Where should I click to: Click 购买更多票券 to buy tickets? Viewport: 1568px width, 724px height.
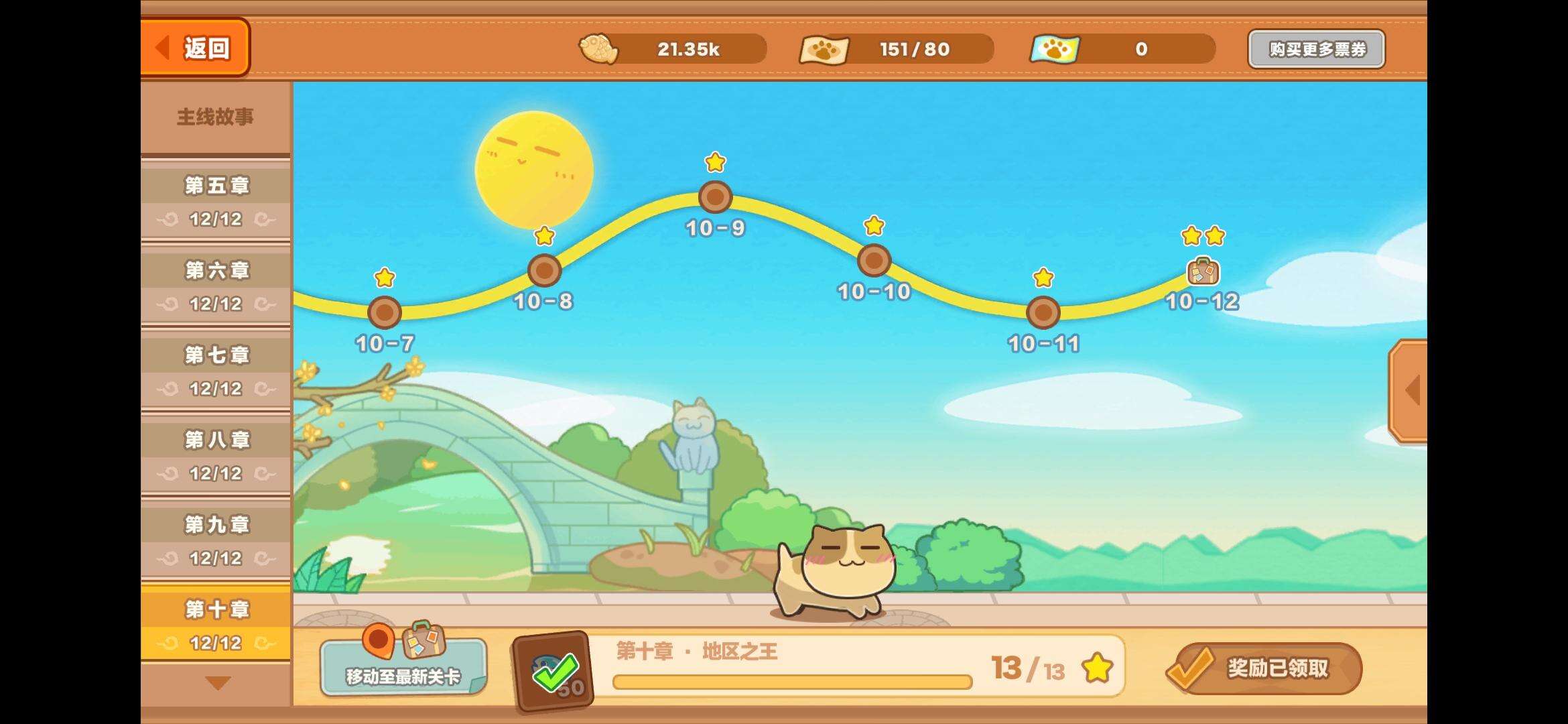1317,48
